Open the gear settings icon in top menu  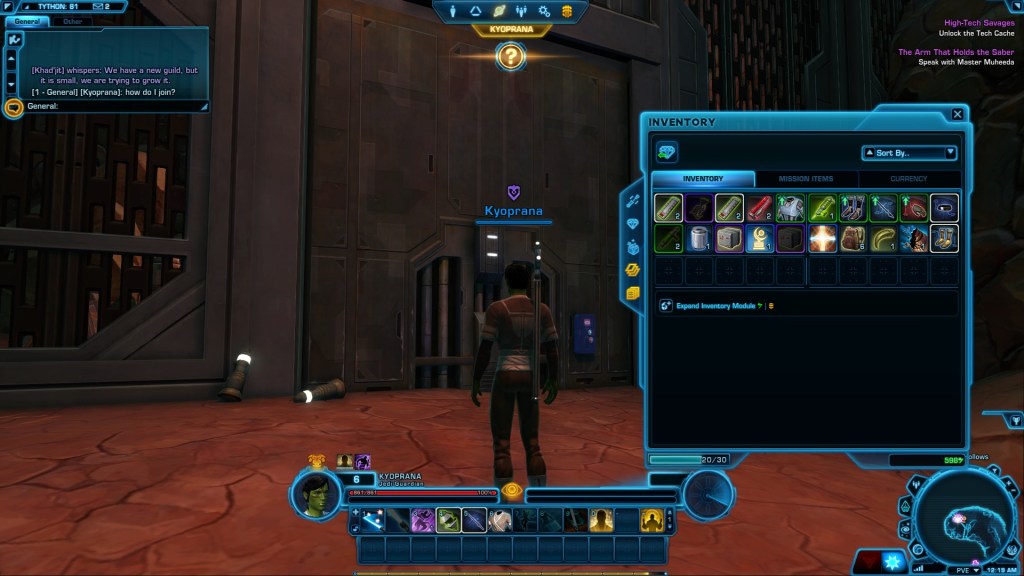(544, 11)
